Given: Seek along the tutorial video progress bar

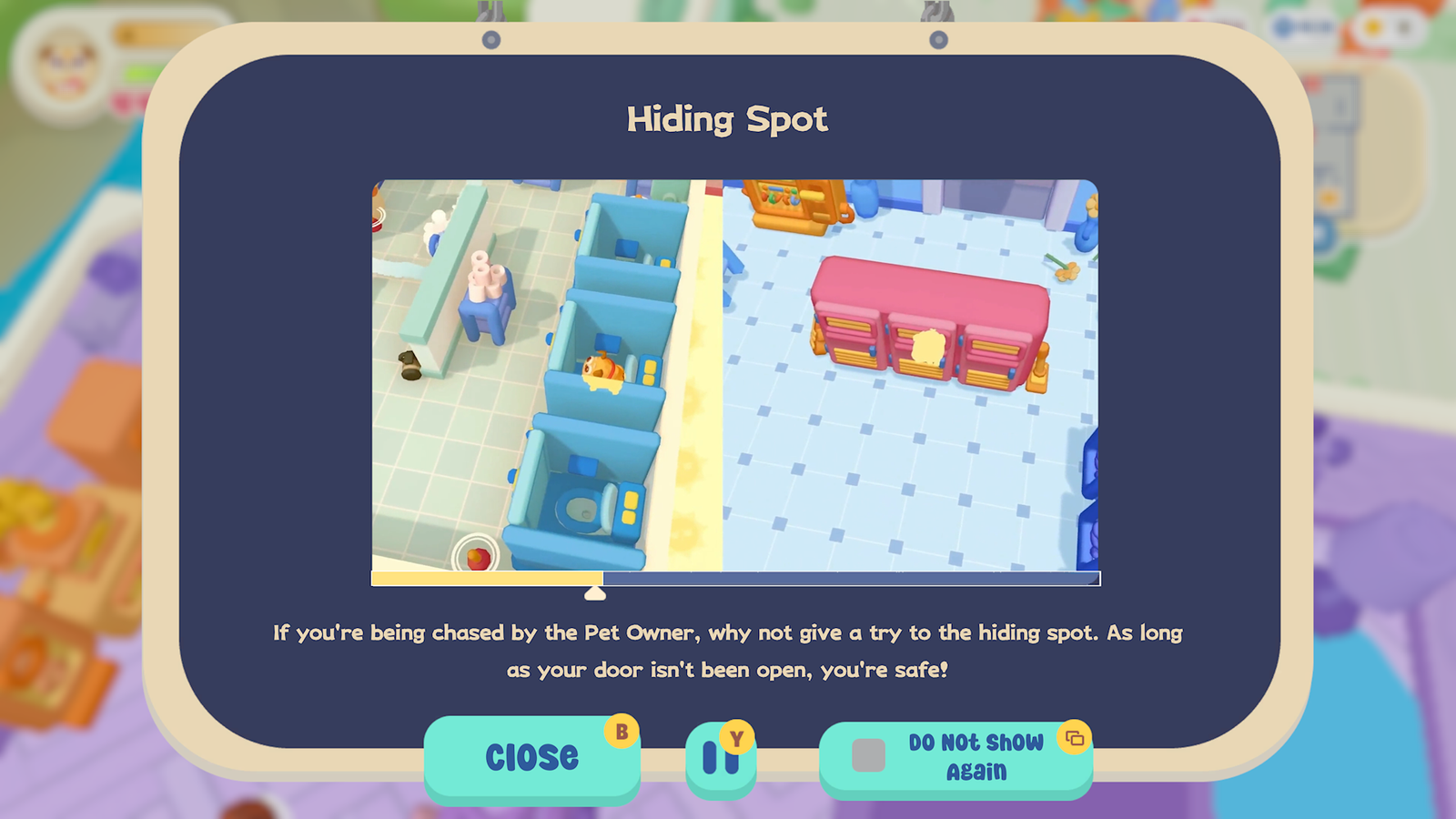Looking at the screenshot, I should click(735, 579).
